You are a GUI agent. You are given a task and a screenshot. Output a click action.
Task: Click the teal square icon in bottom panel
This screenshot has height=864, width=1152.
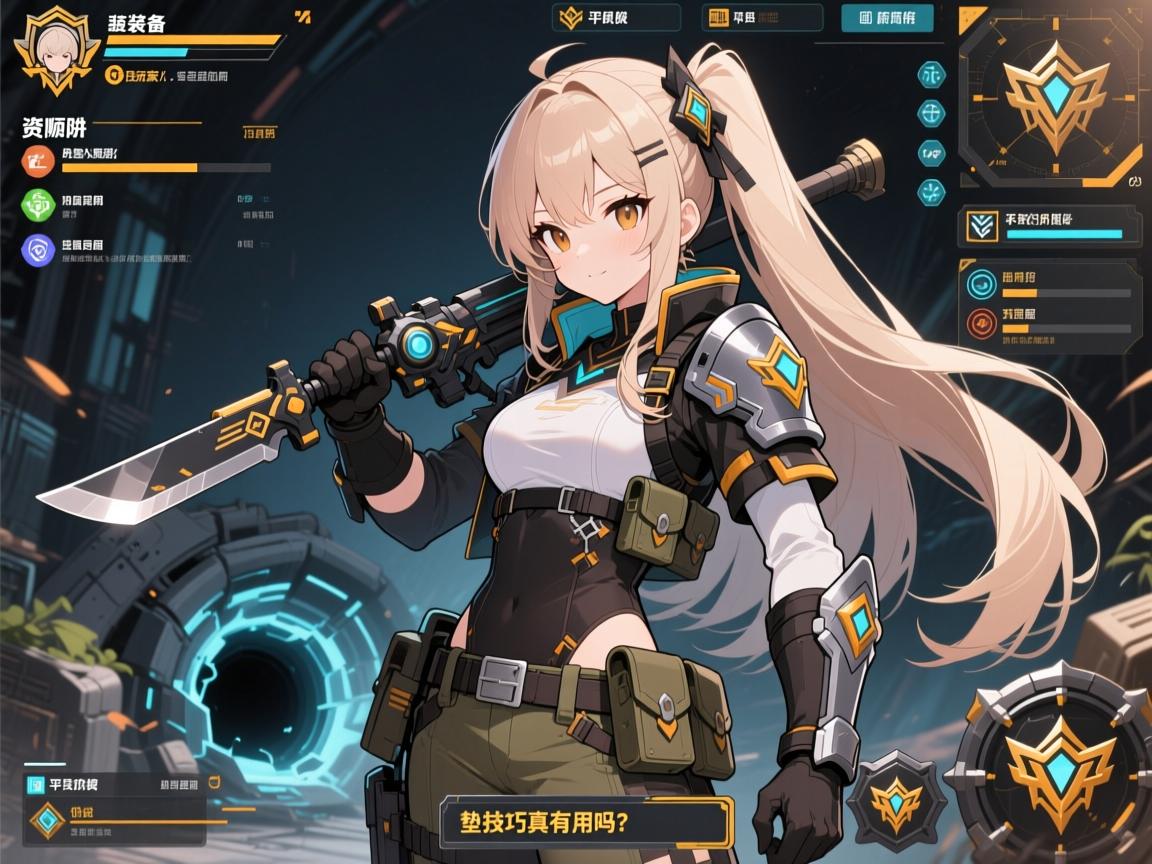(35, 784)
